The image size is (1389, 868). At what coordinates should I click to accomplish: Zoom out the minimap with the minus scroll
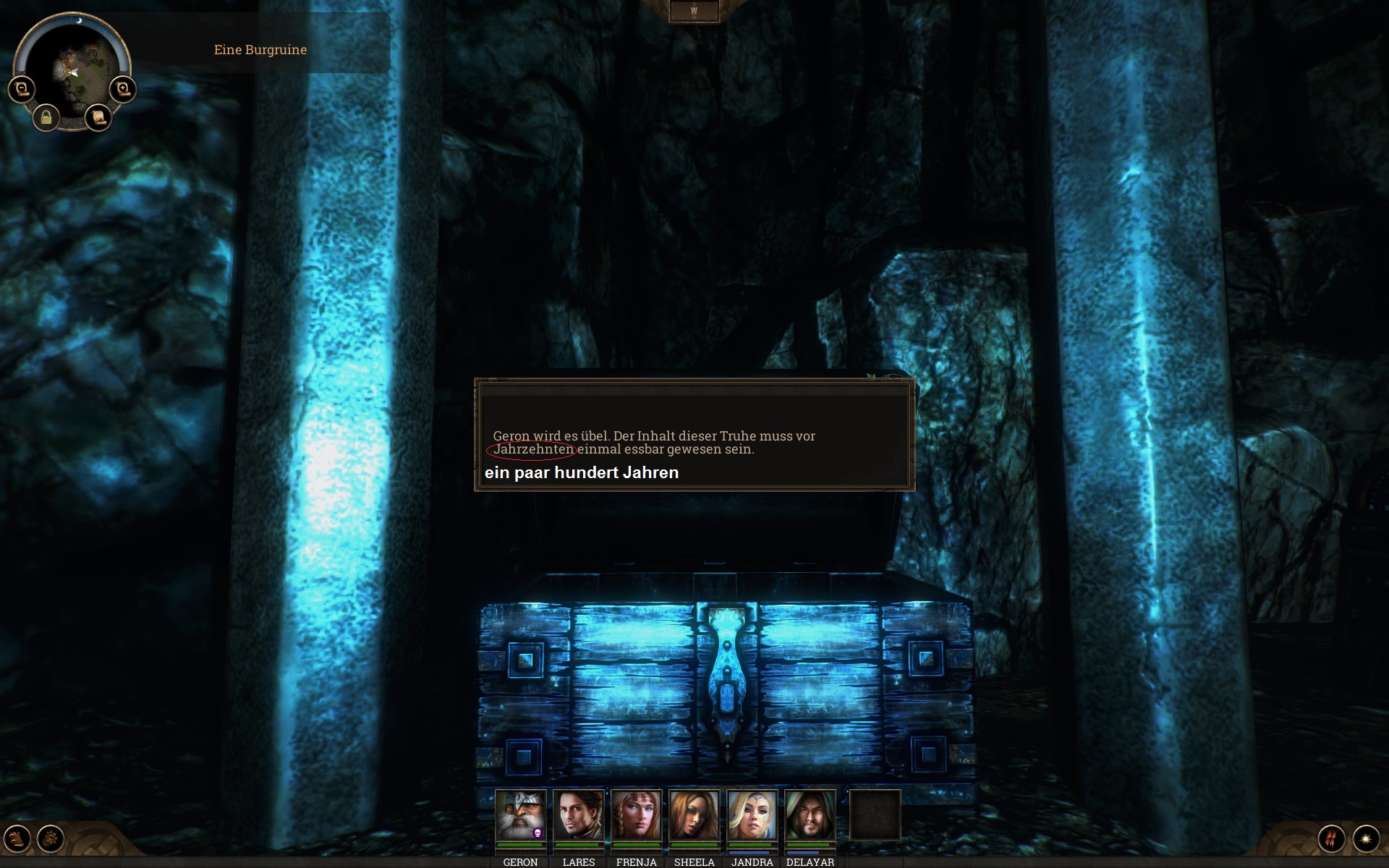[21, 89]
